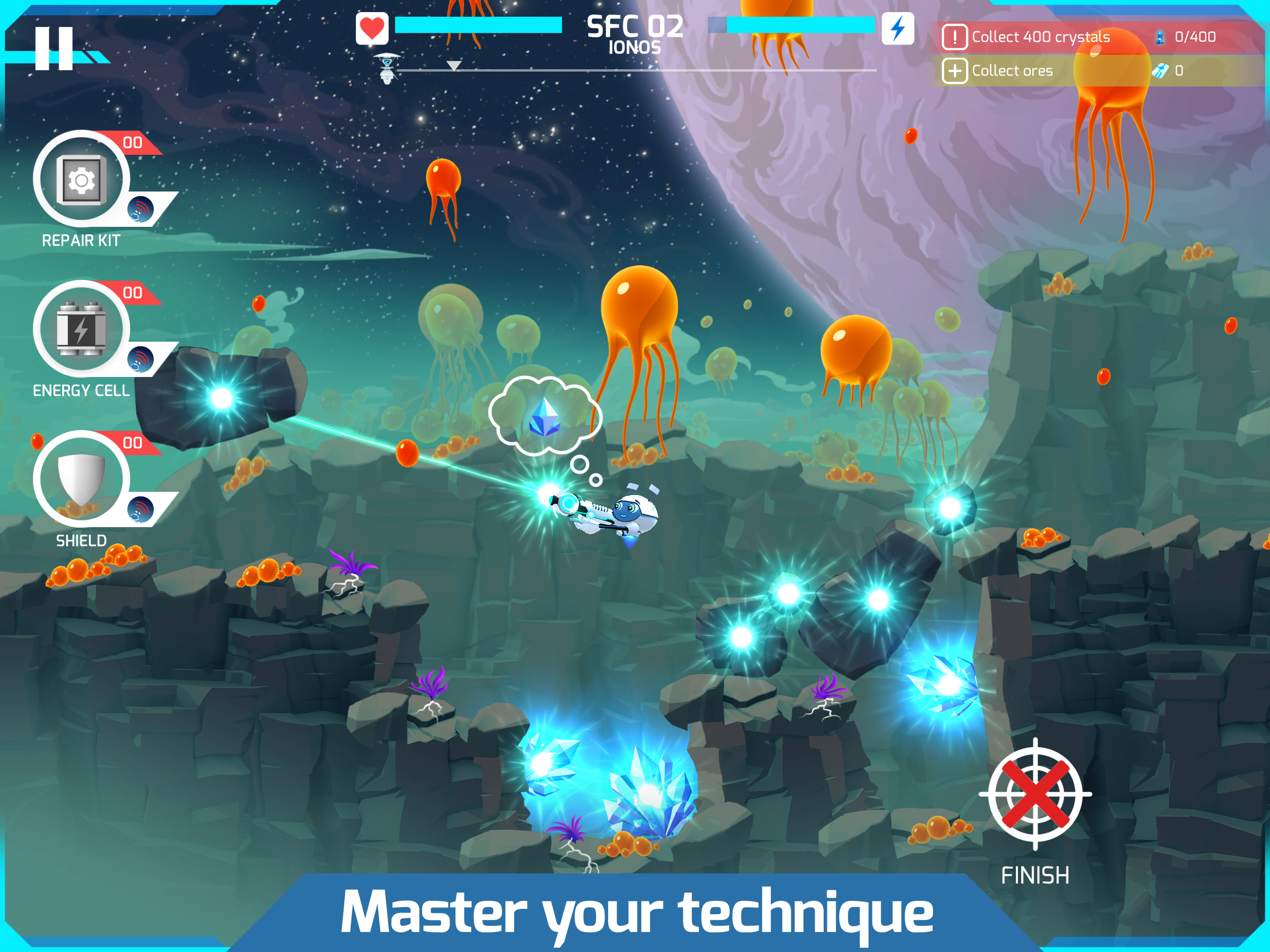The width and height of the screenshot is (1270, 952).
Task: Select the Energy Cell battery icon
Action: 80,329
